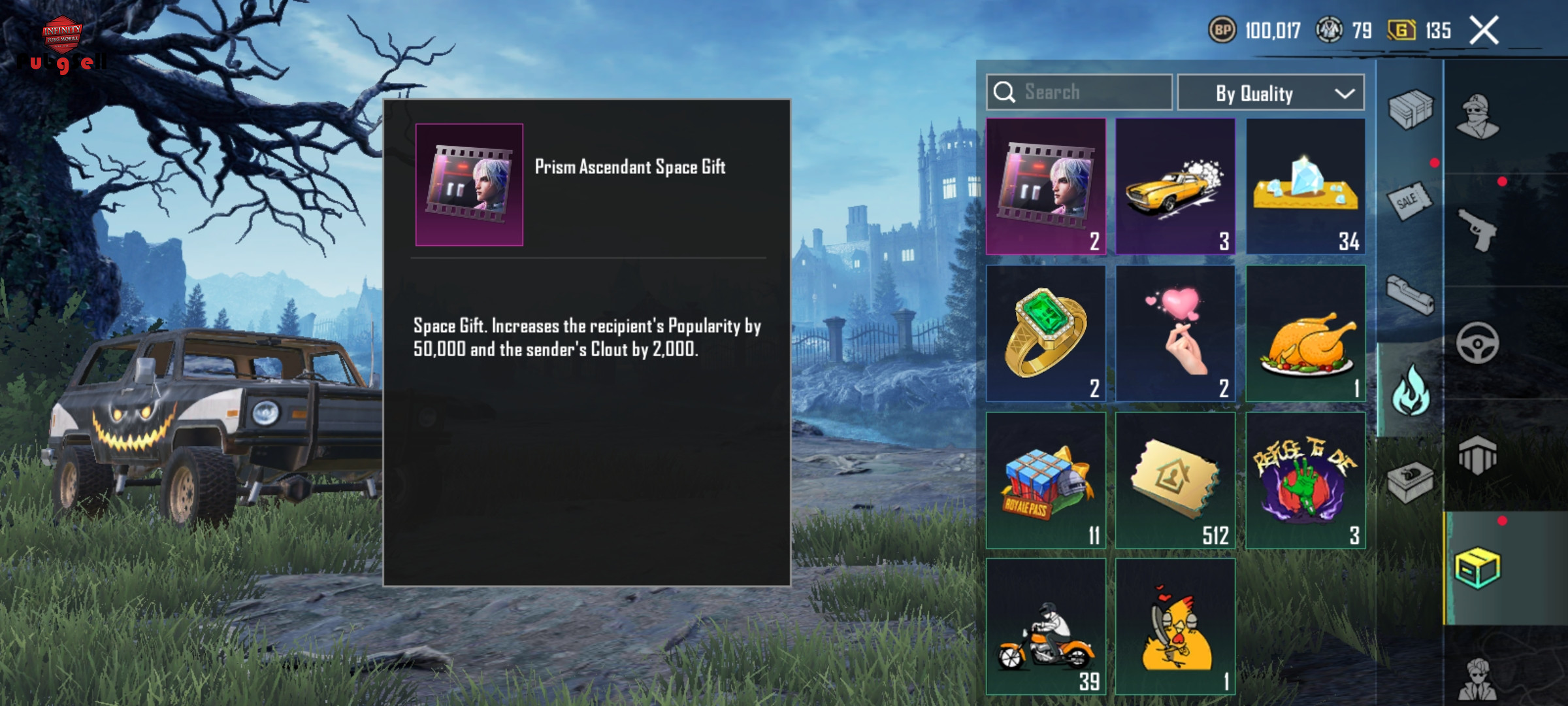Select the golden house ticket stack

pyautogui.click(x=1175, y=480)
